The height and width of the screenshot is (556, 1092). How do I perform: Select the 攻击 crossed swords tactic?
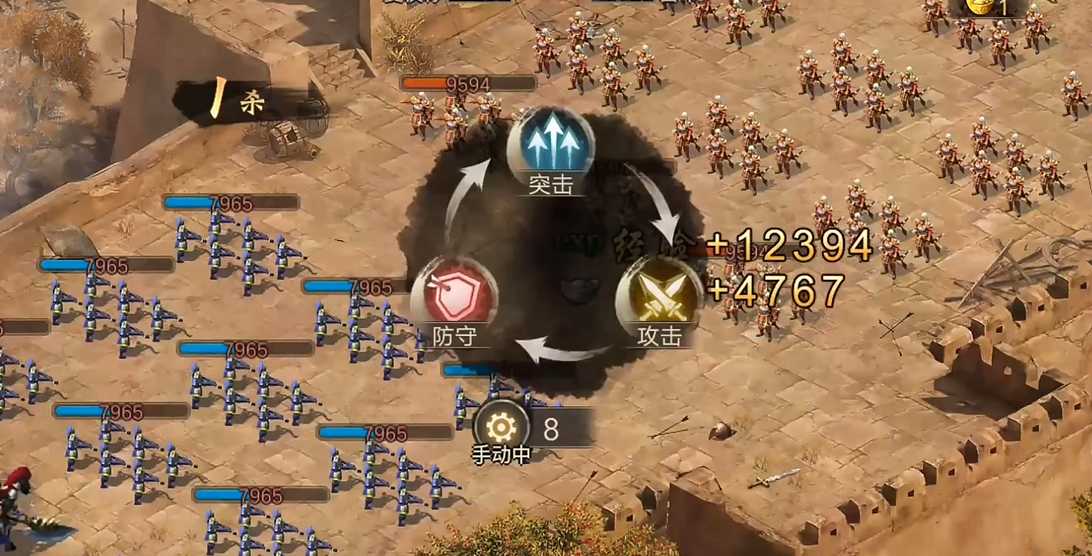[658, 297]
